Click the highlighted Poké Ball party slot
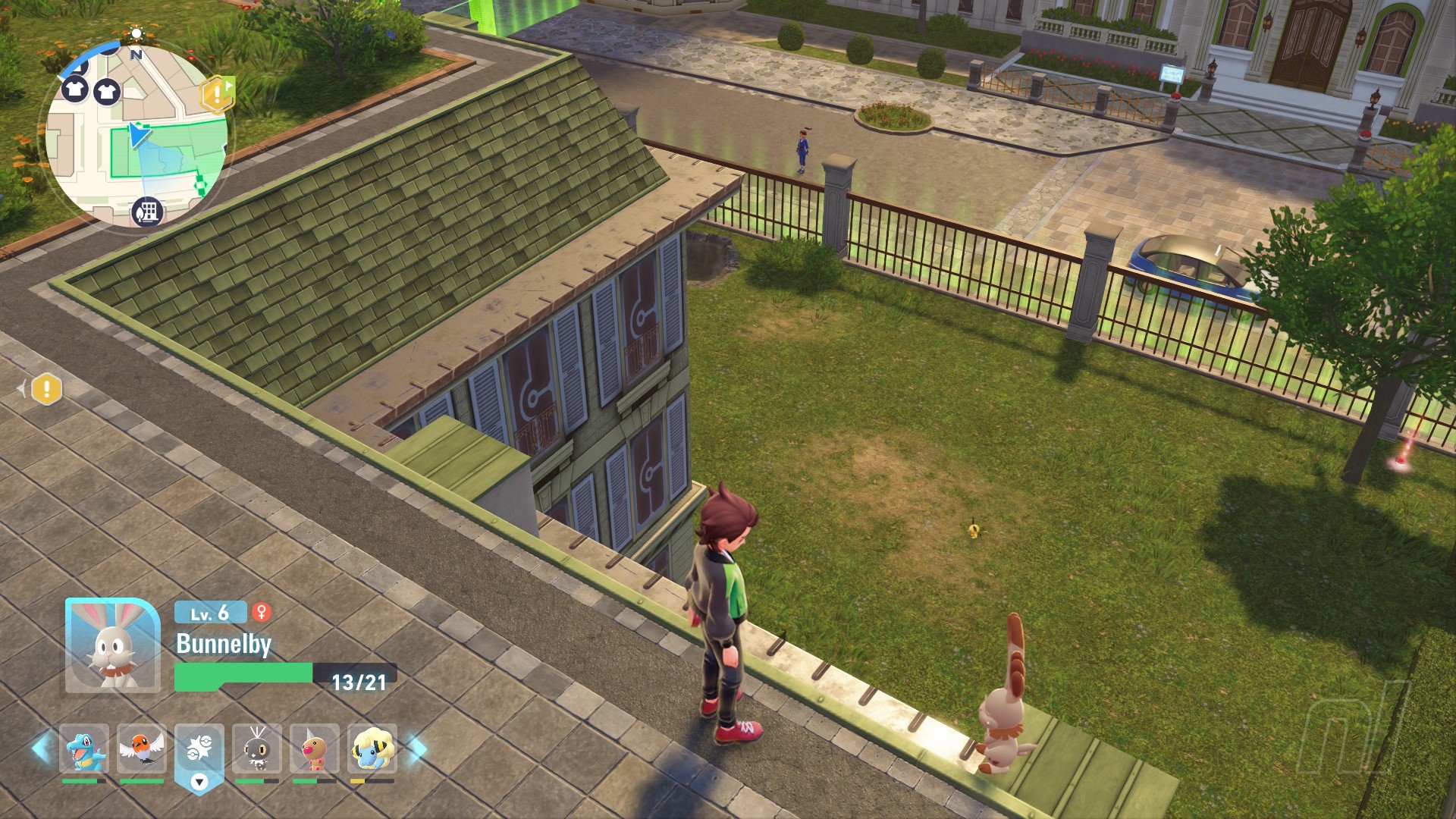 coord(199,750)
